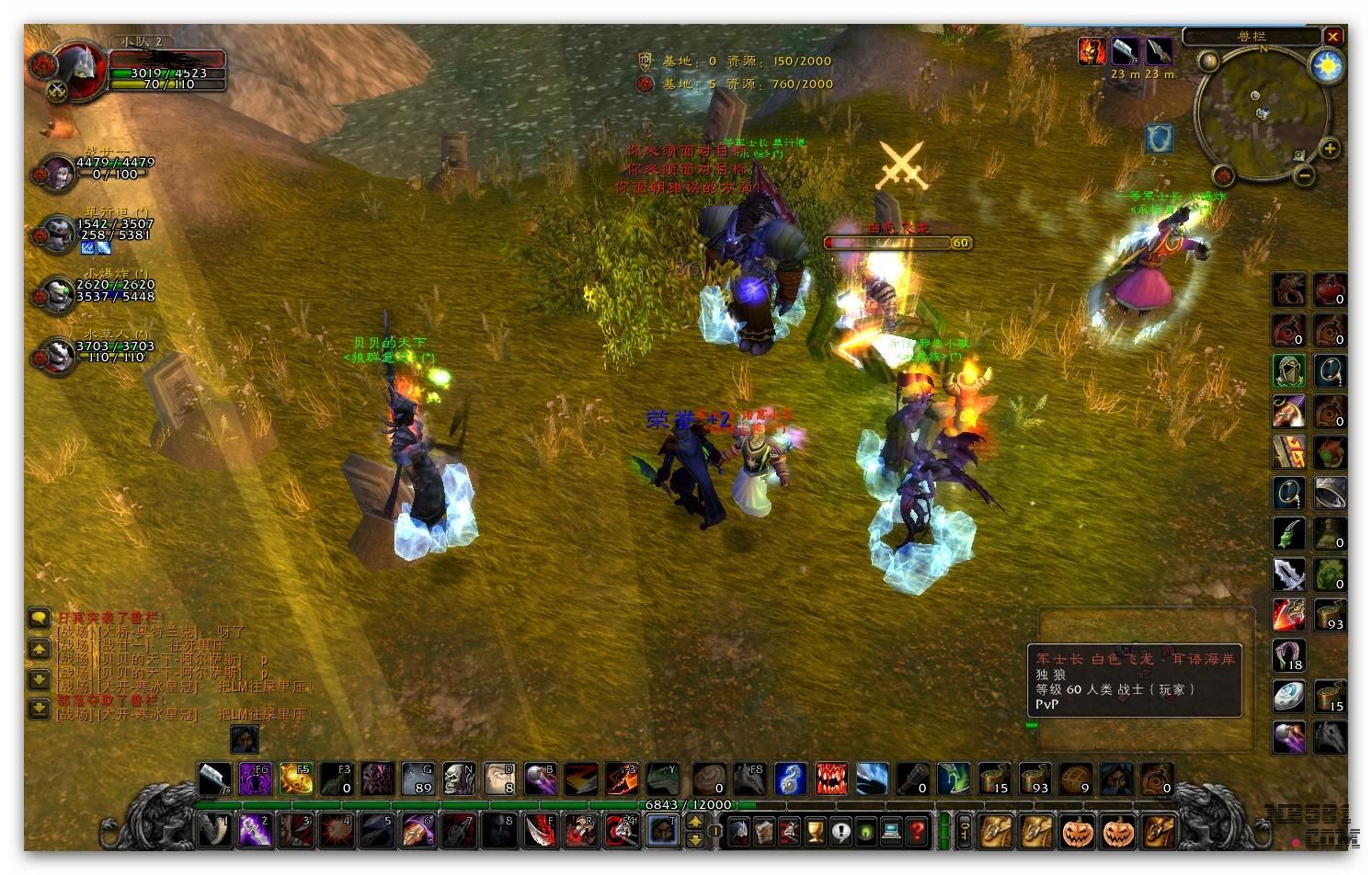Viewport: 1372px width, 875px height.
Task: Open the yellow exclamation quest log button
Action: coord(840,832)
